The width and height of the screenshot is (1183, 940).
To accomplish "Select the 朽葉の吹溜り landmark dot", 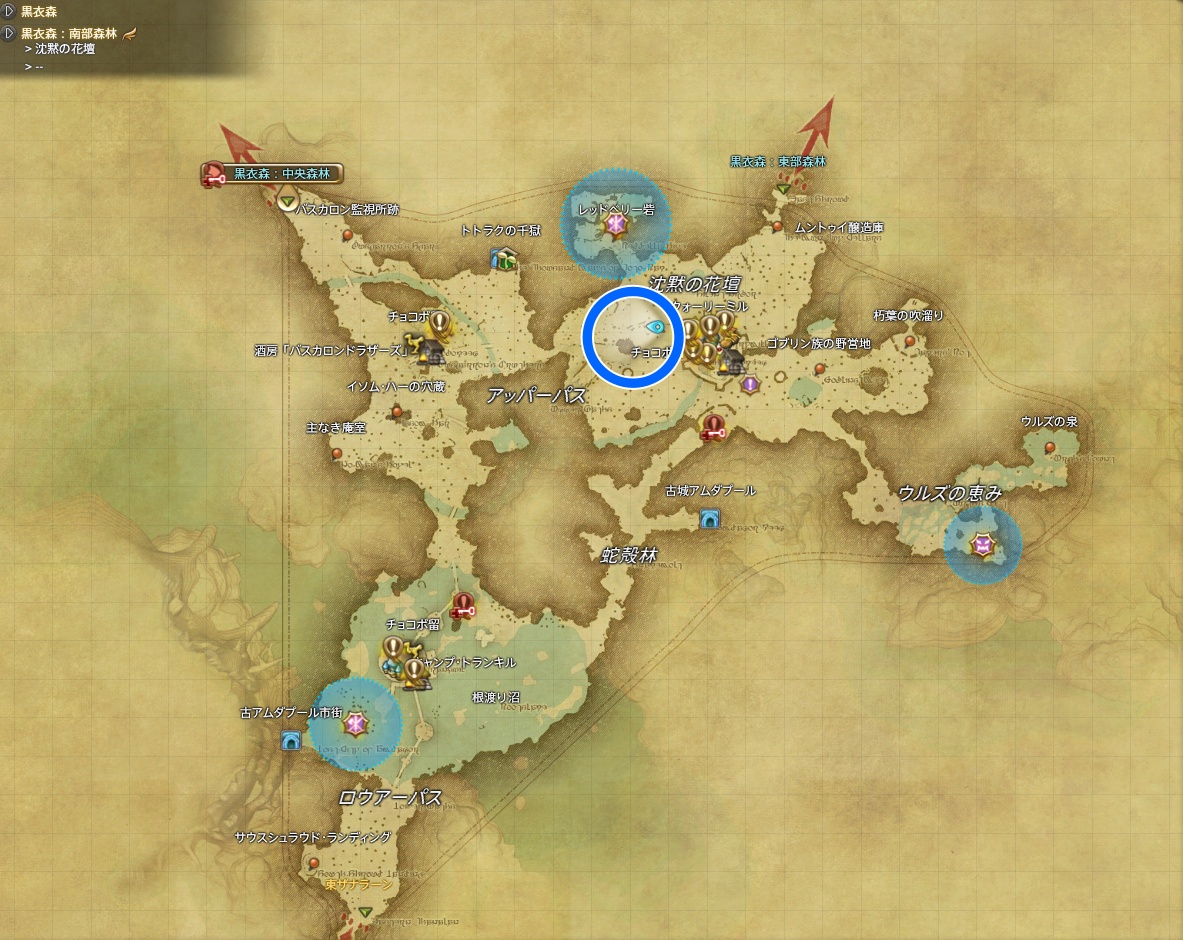I will 910,341.
